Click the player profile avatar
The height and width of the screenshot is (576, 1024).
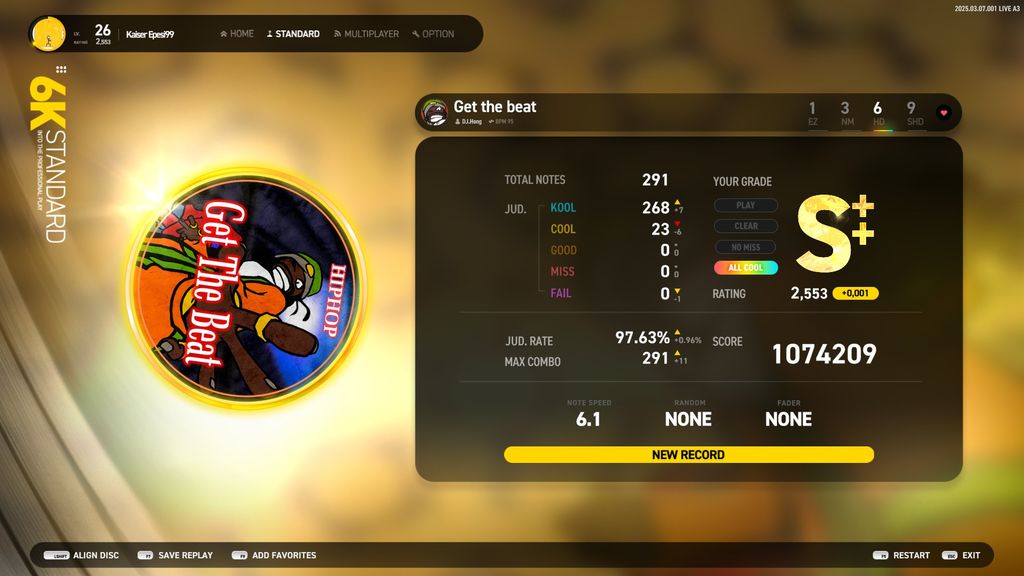point(47,34)
